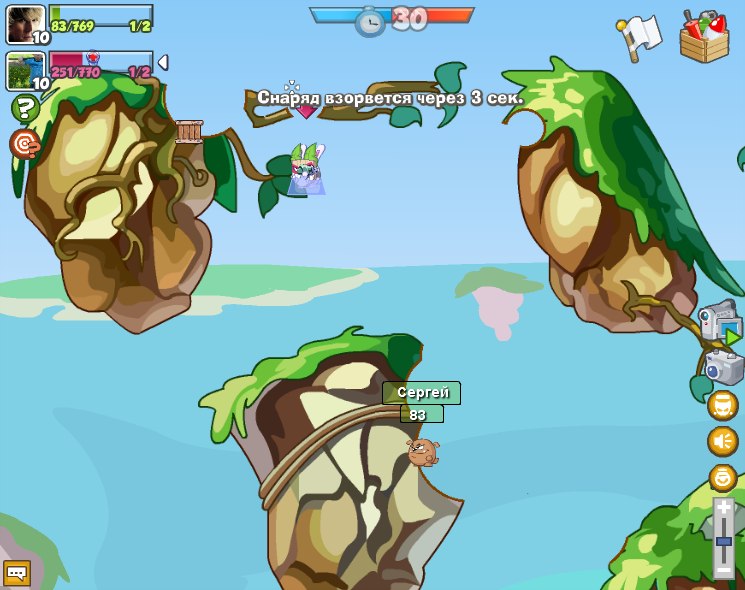Viewport: 745px width, 590px height.
Task: Toggle the sound speaker button
Action: [x=722, y=441]
